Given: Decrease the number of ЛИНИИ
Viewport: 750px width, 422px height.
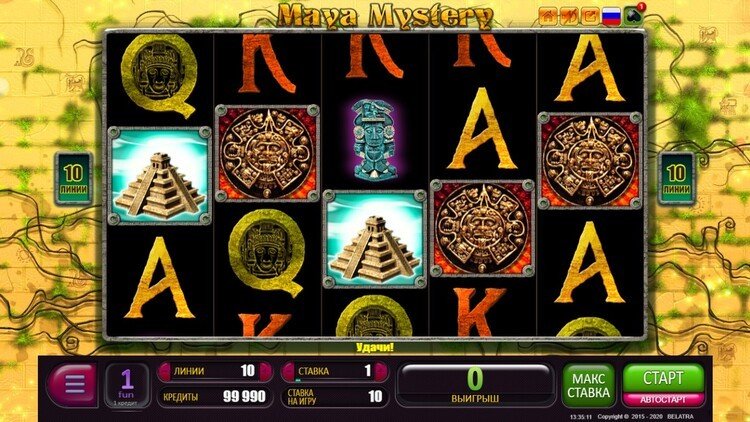Looking at the screenshot, I should [164, 371].
